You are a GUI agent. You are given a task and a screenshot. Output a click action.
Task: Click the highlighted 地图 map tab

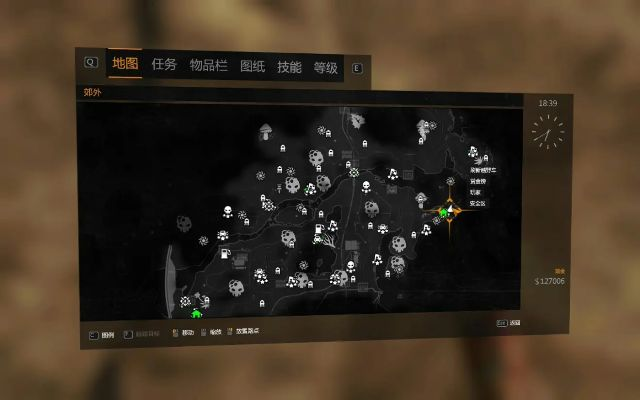click(x=125, y=64)
